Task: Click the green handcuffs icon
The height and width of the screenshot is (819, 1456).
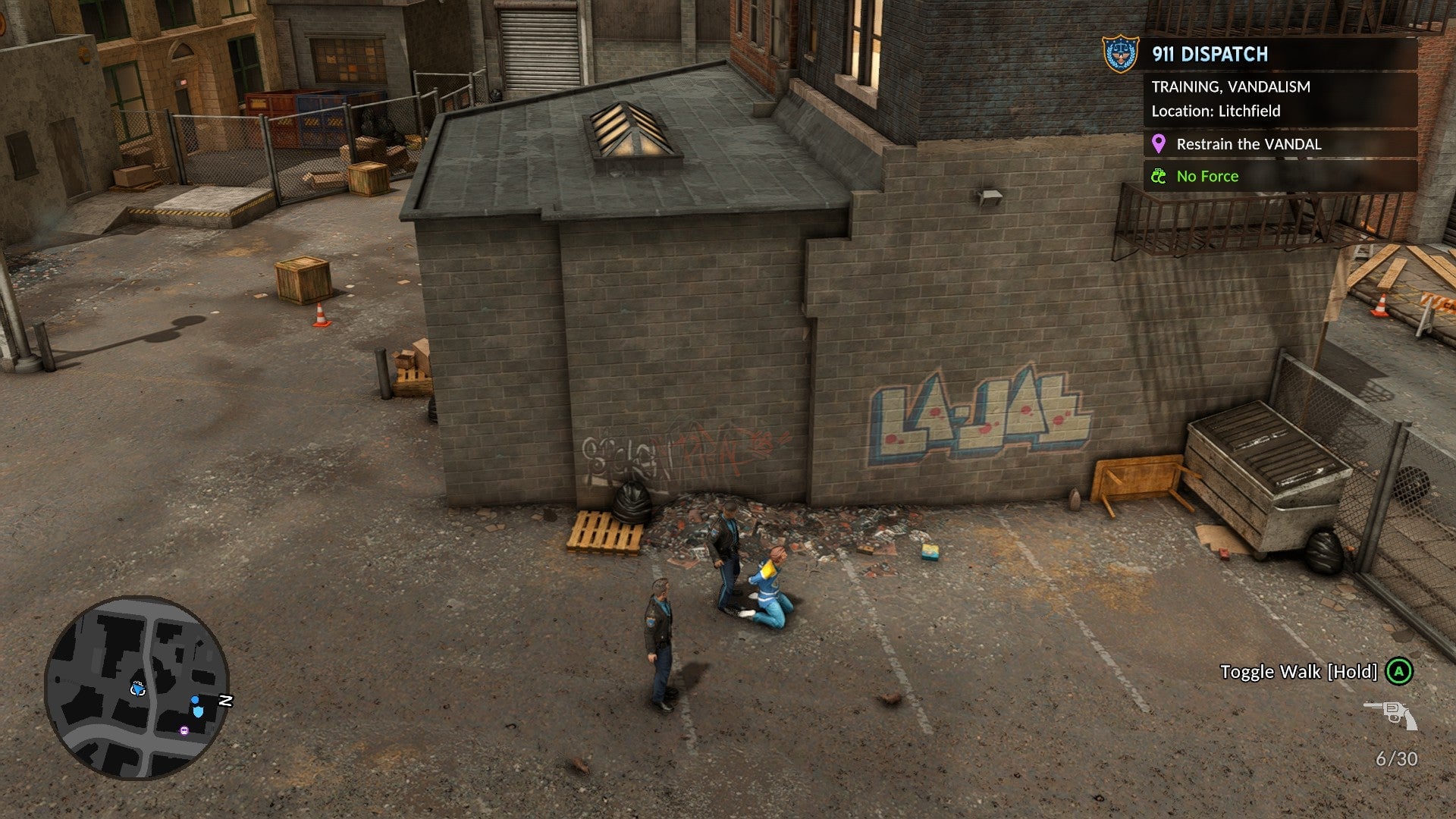Action: click(x=1158, y=176)
